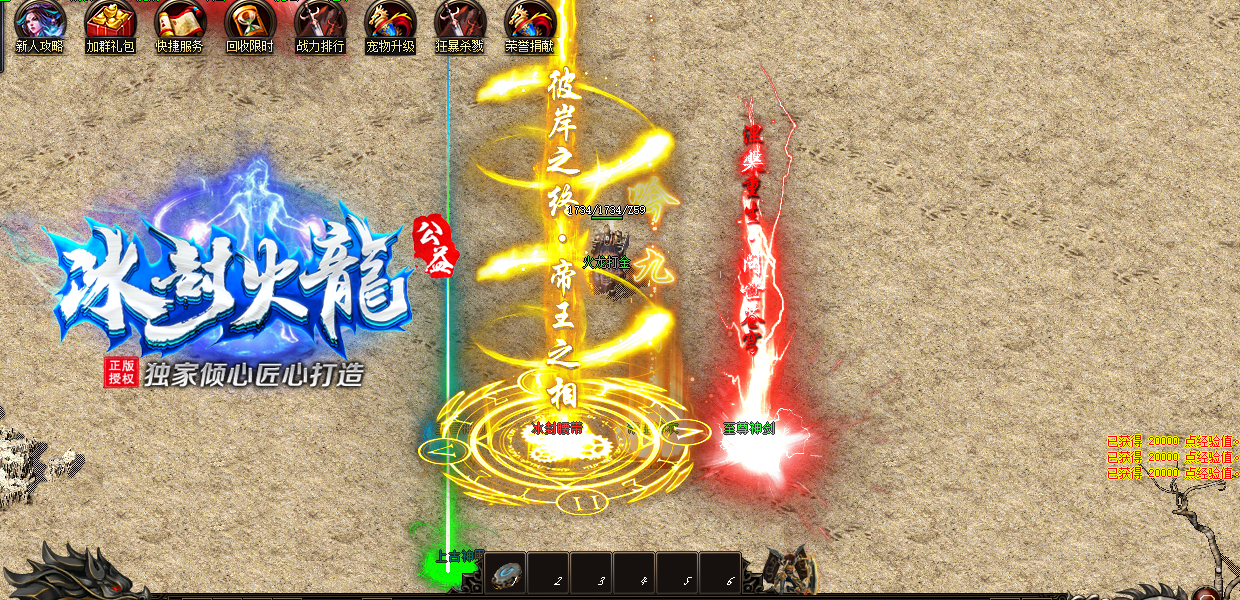The width and height of the screenshot is (1240, 600).
Task: Open the 回收限时 hourglass icon
Action: point(250,22)
